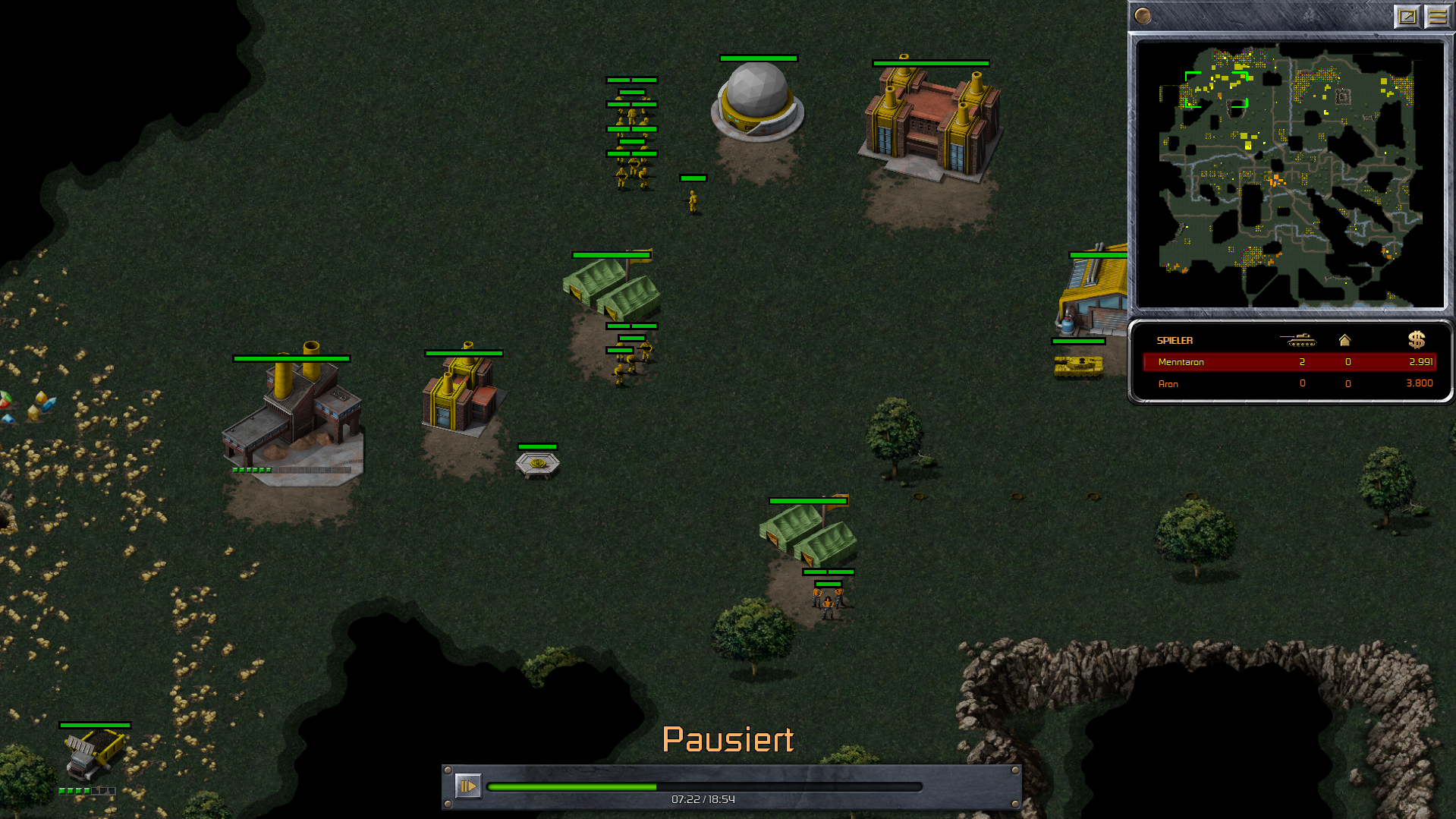Open the main menu with the three-line button

(x=1437, y=16)
